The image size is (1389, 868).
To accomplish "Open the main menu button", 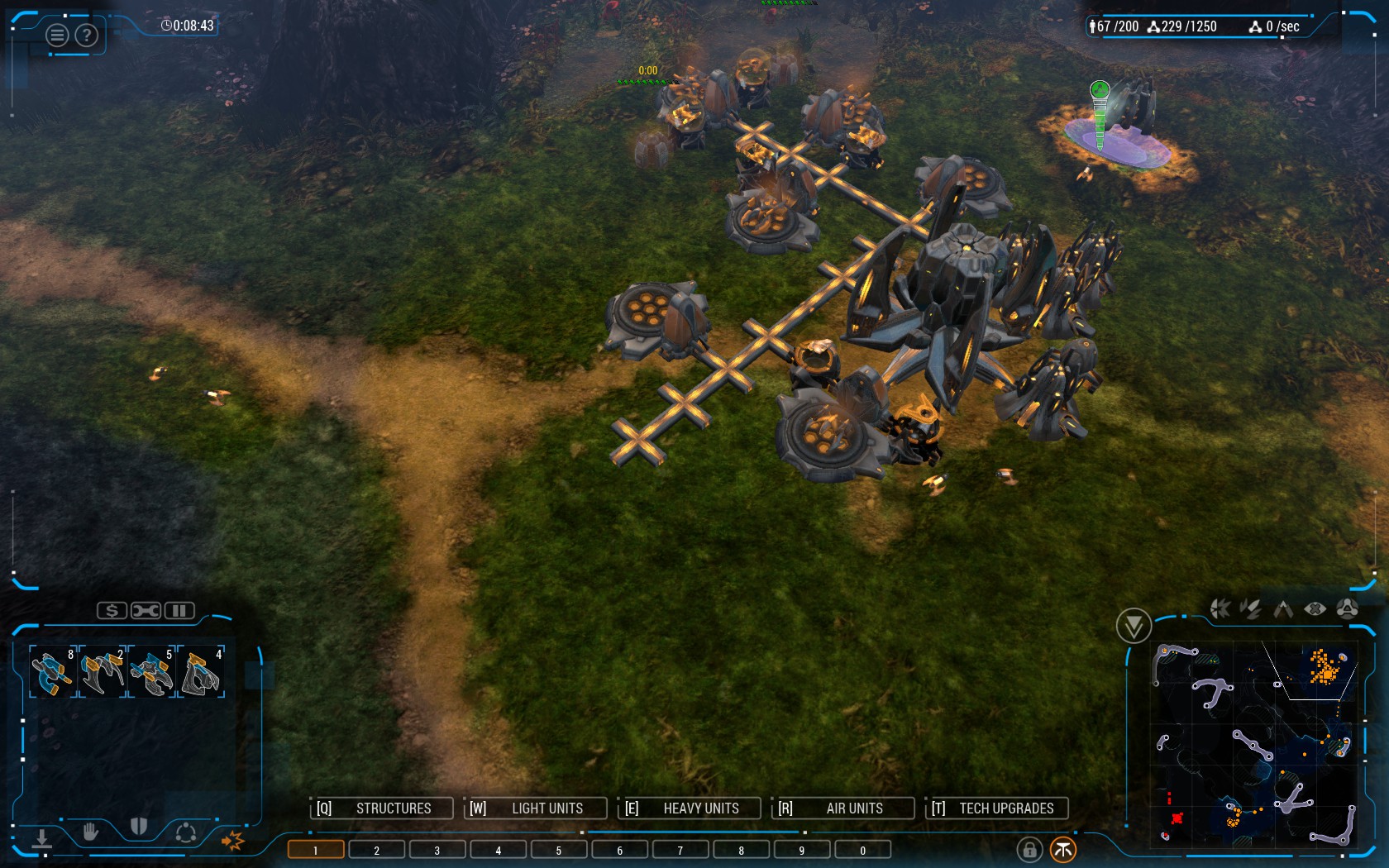I will 57,36.
